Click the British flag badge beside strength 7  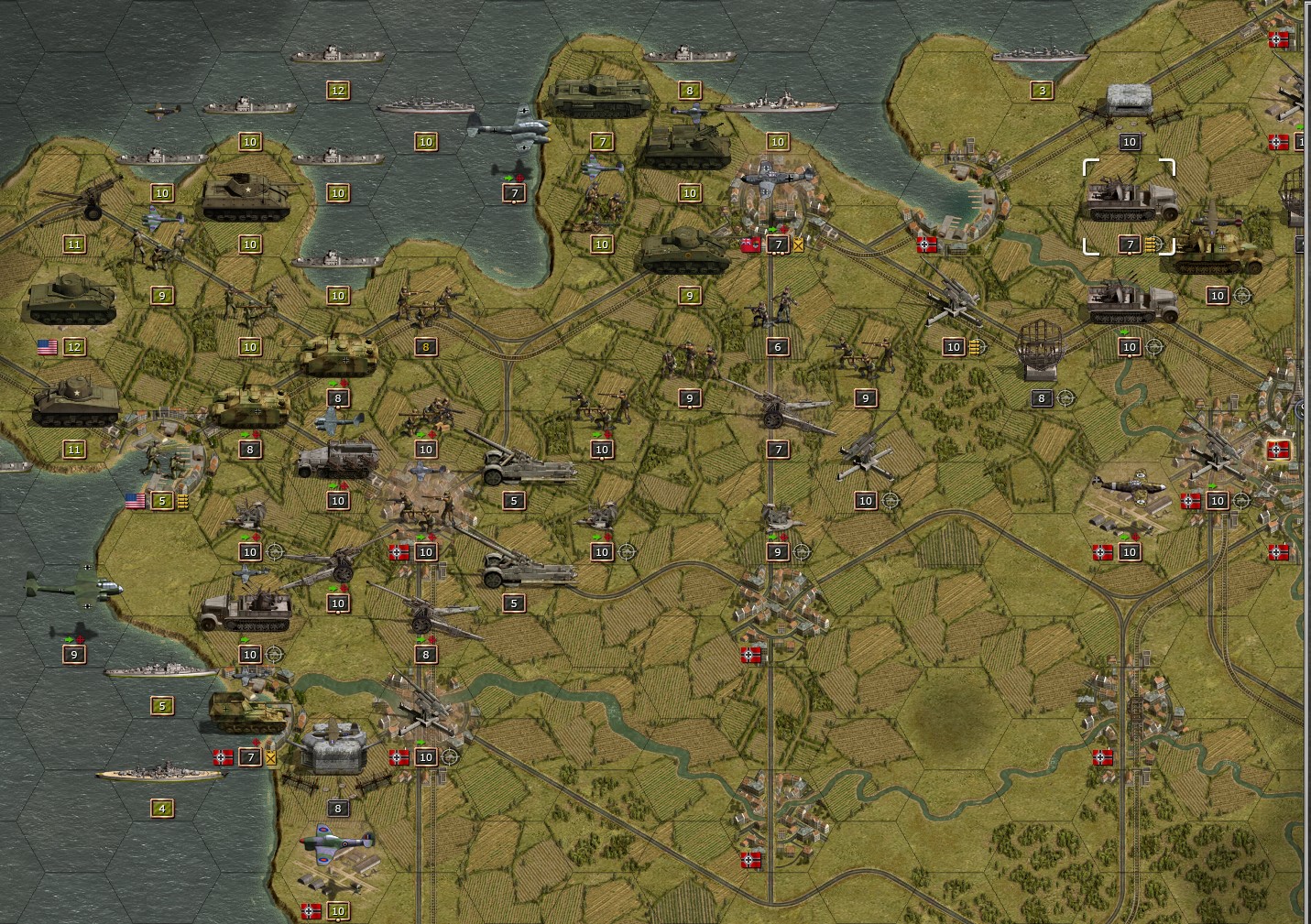point(751,245)
